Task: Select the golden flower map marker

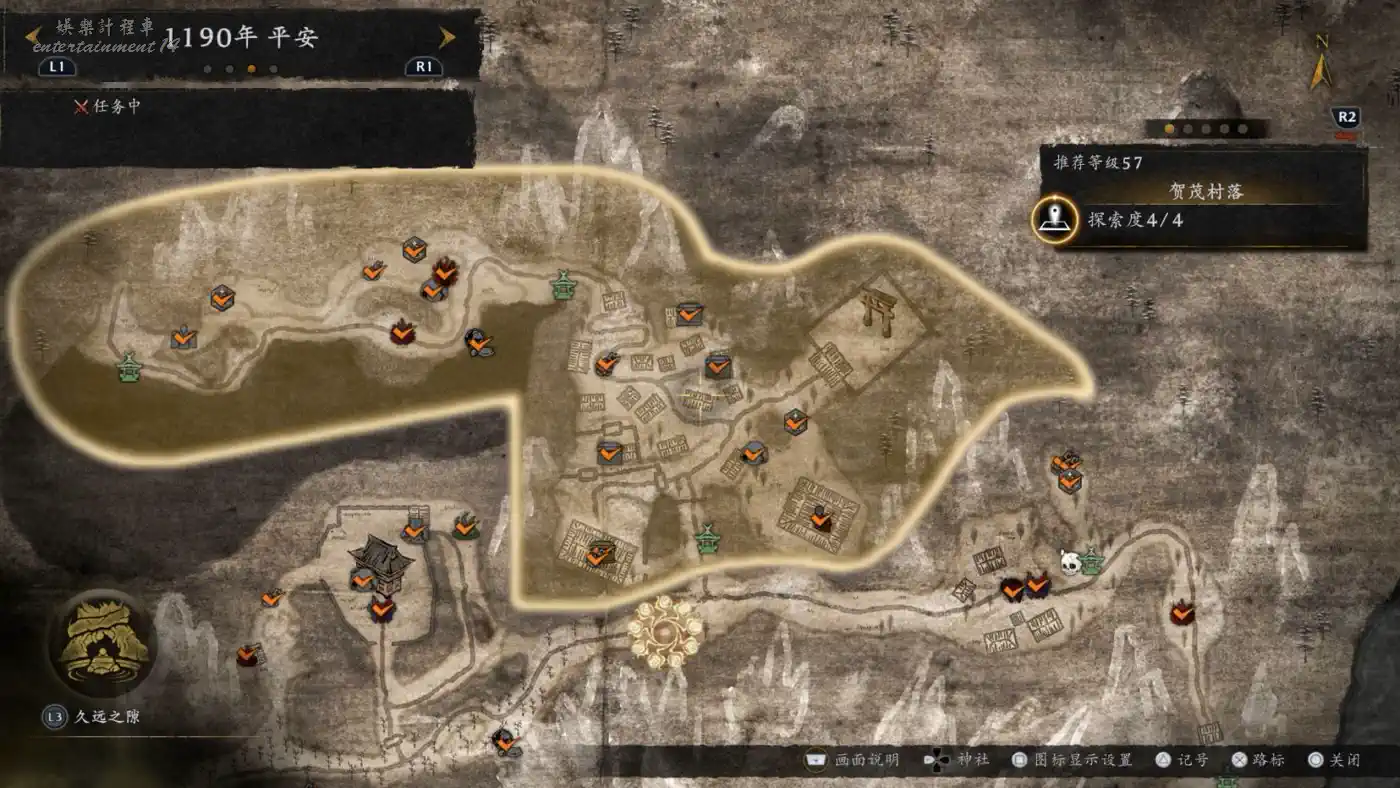Action: pos(665,630)
